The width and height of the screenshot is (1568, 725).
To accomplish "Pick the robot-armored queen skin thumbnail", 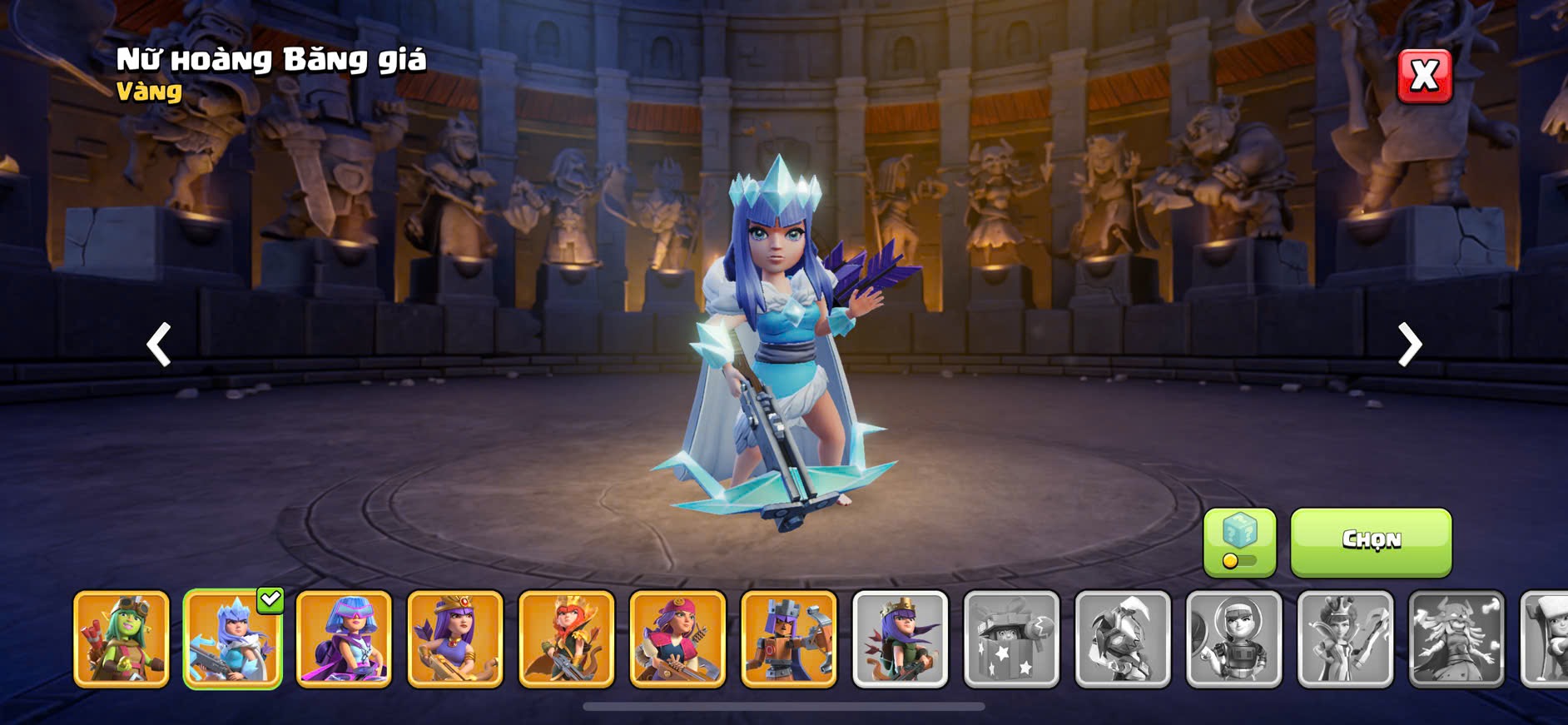I will pyautogui.click(x=789, y=639).
